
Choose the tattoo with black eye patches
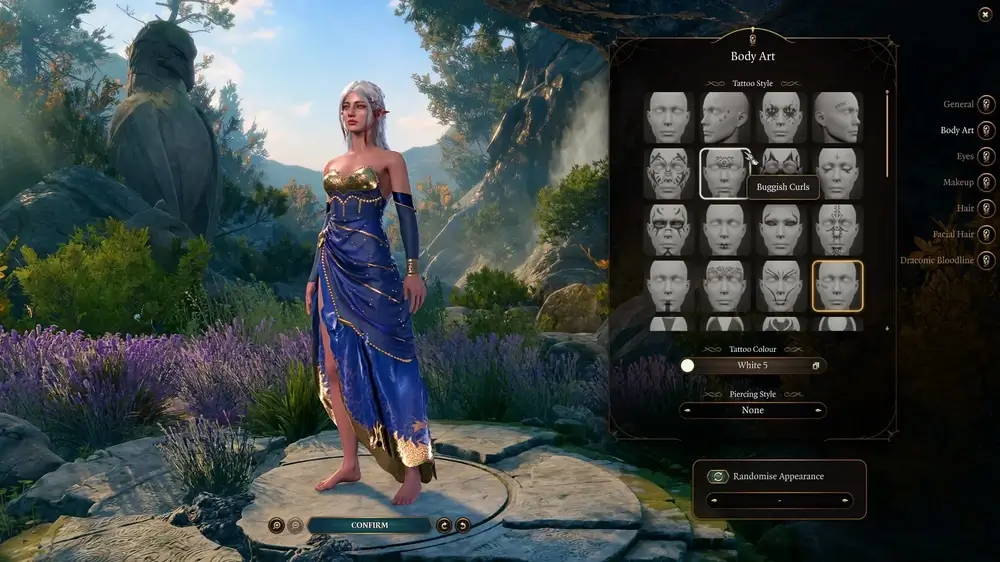point(669,229)
